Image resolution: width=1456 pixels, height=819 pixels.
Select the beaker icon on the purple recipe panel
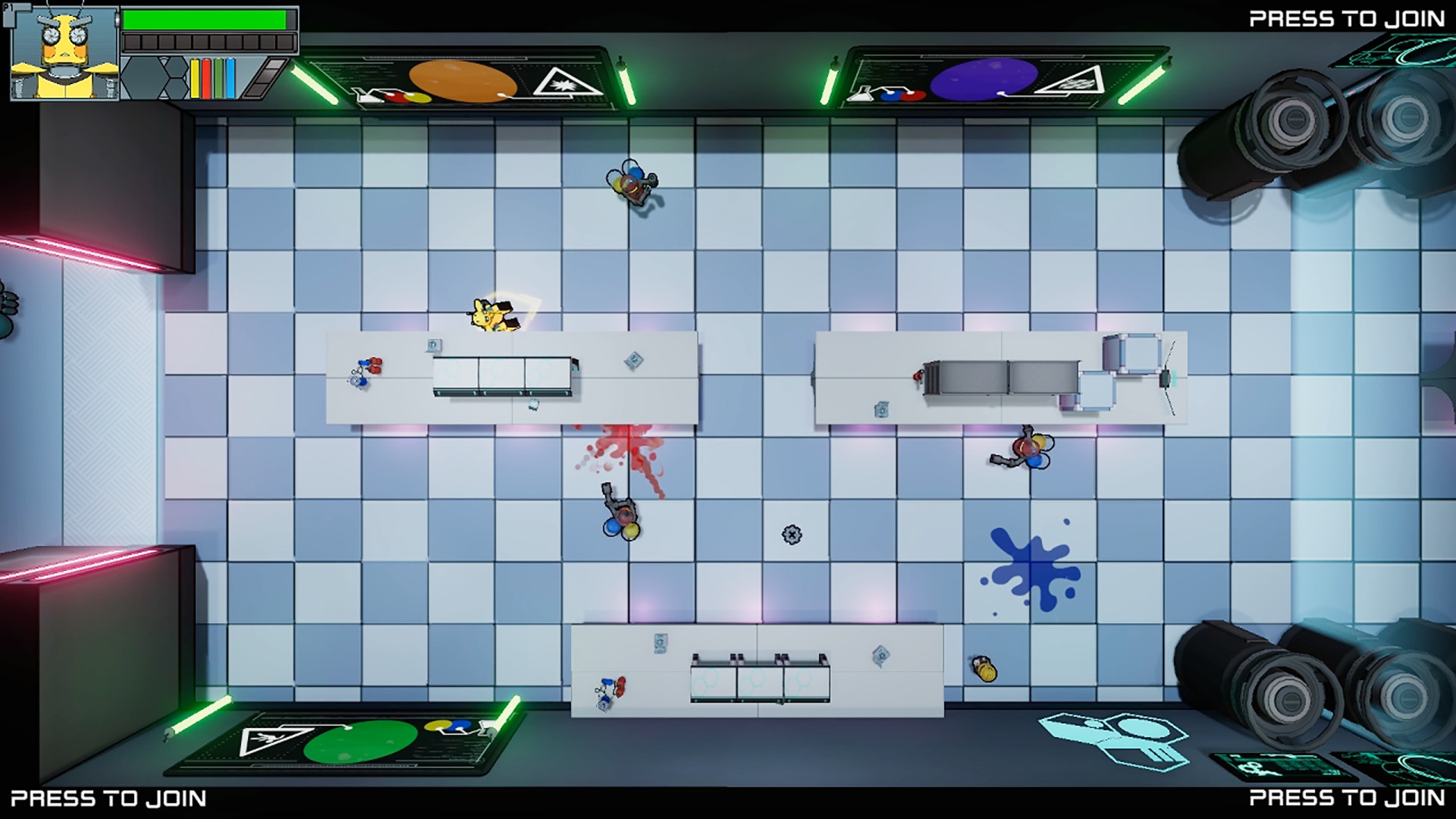858,96
